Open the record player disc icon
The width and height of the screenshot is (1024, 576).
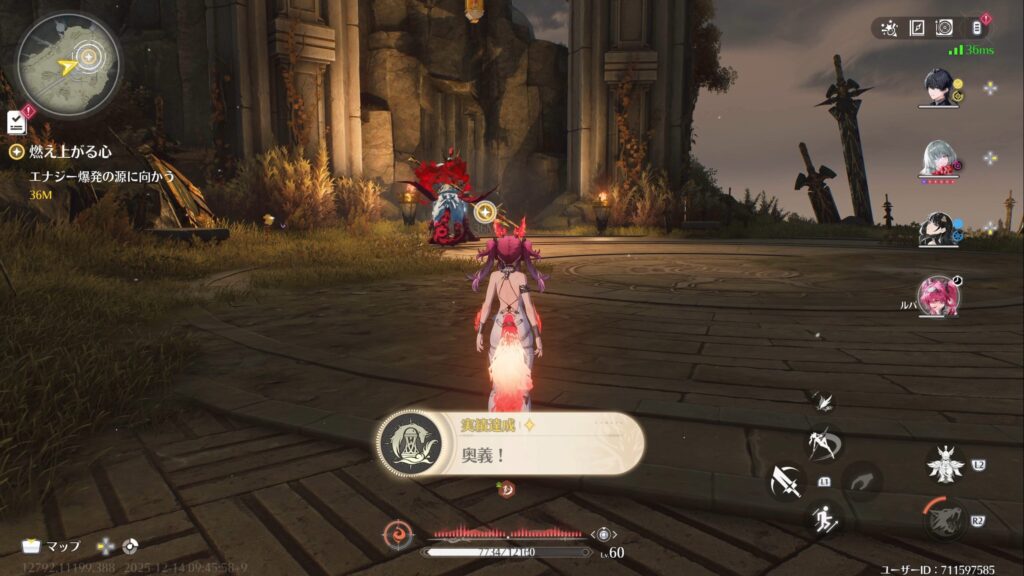point(943,28)
